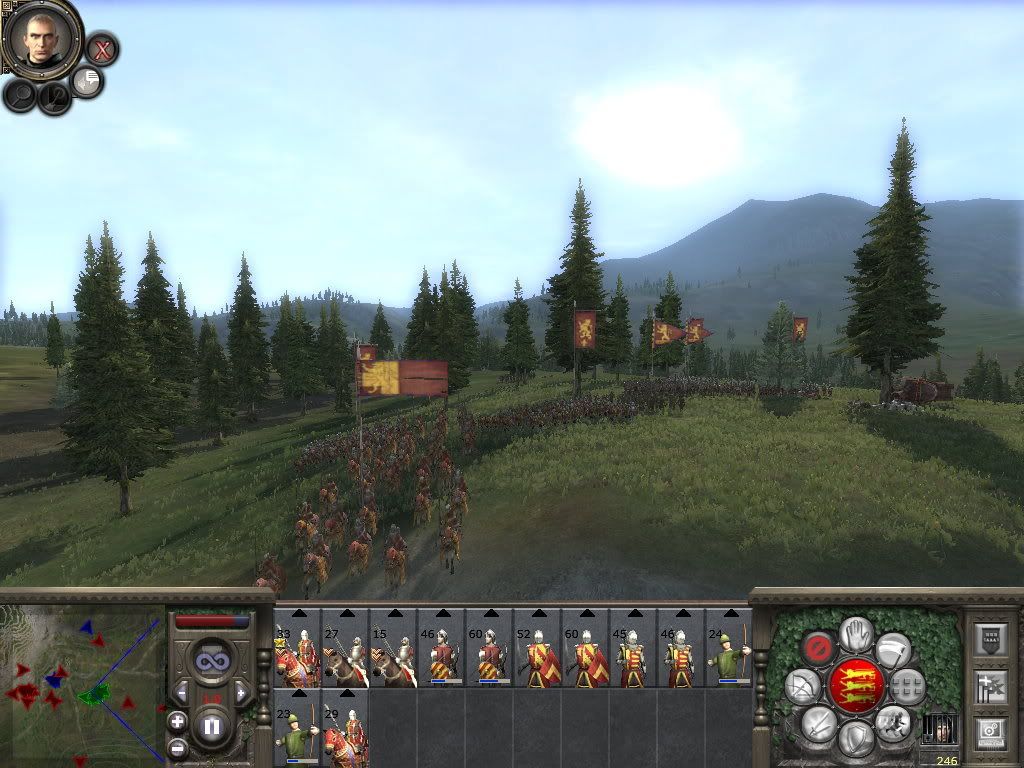Pause the battle
The height and width of the screenshot is (768, 1024).
click(x=212, y=725)
